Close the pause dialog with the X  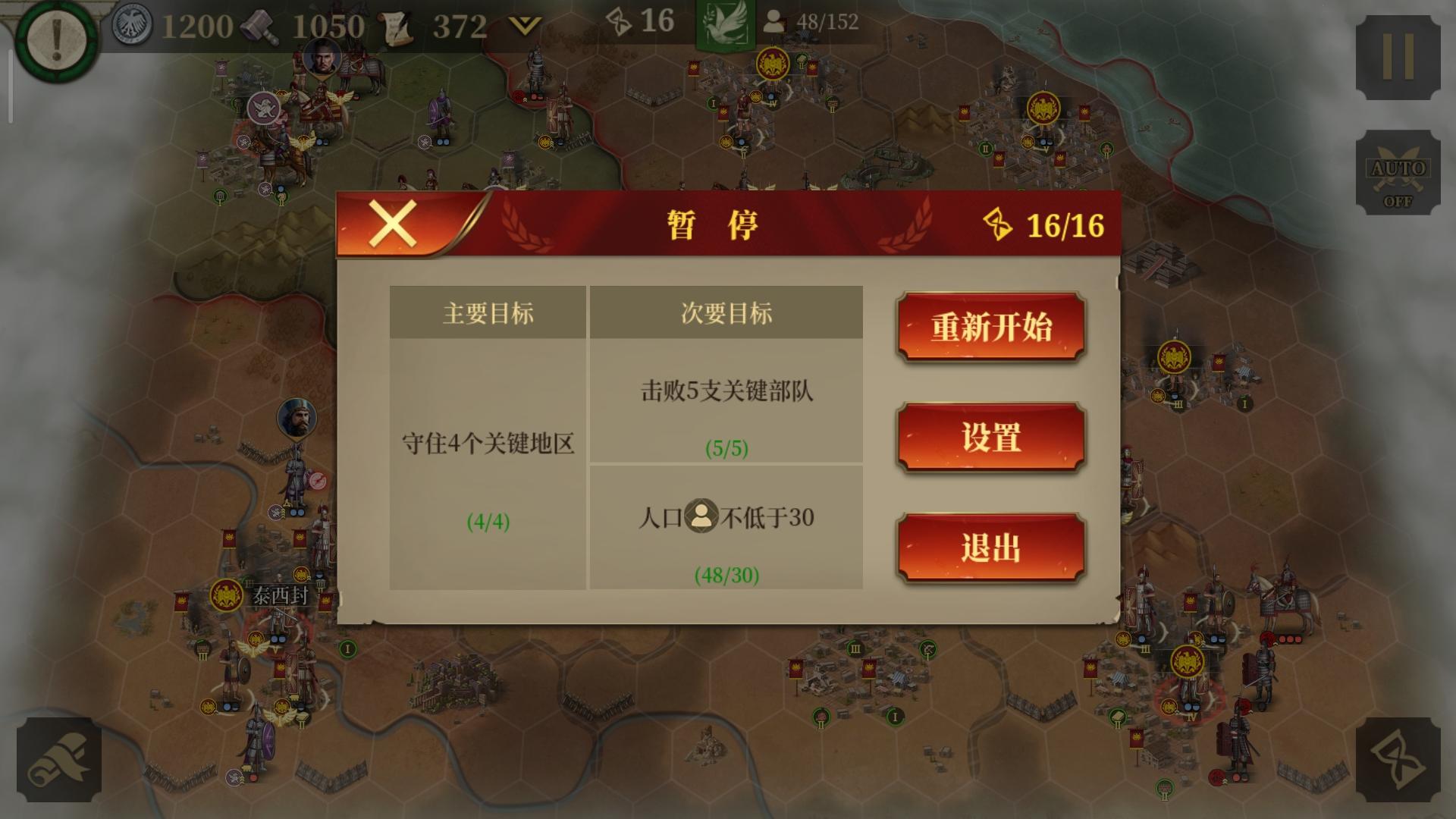click(394, 225)
